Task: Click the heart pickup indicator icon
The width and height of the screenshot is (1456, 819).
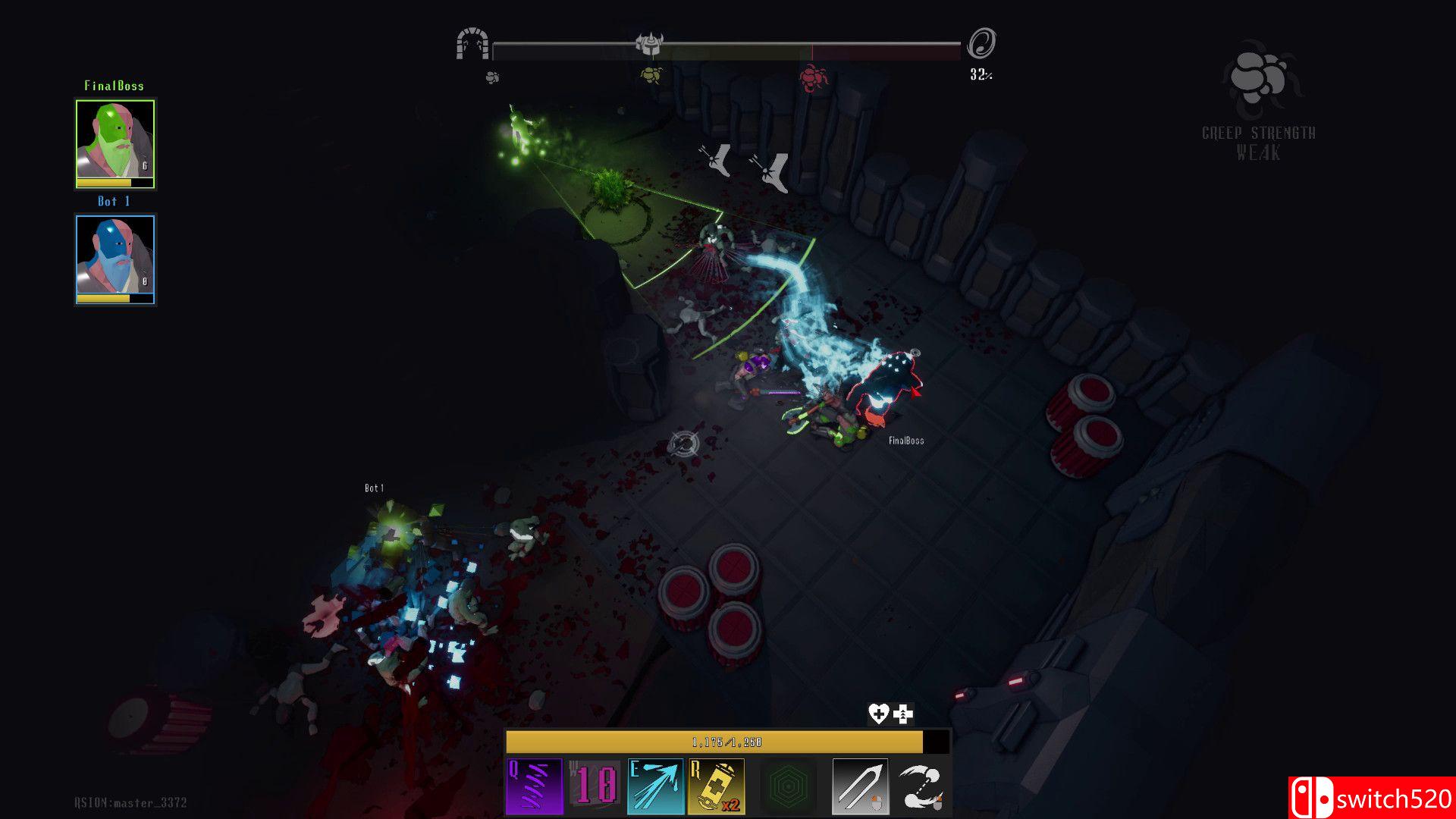Action: 878,712
